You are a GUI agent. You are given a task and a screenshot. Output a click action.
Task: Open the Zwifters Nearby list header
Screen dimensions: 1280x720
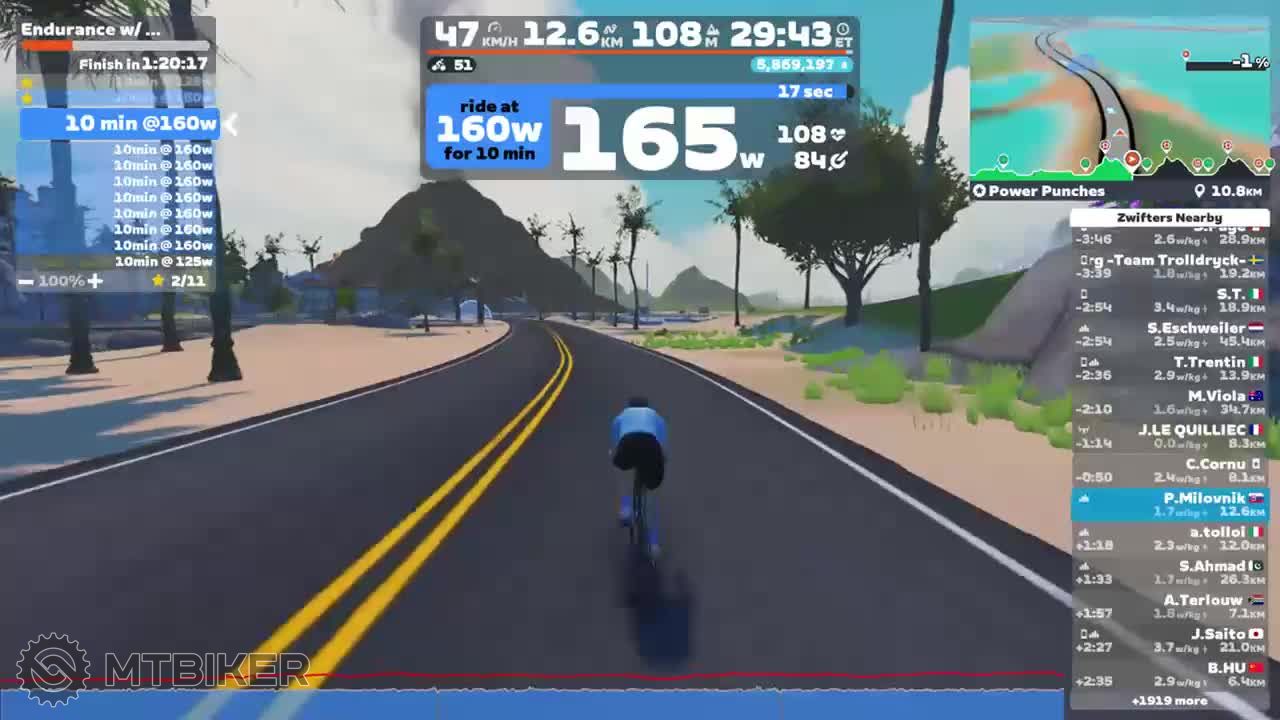point(1169,217)
